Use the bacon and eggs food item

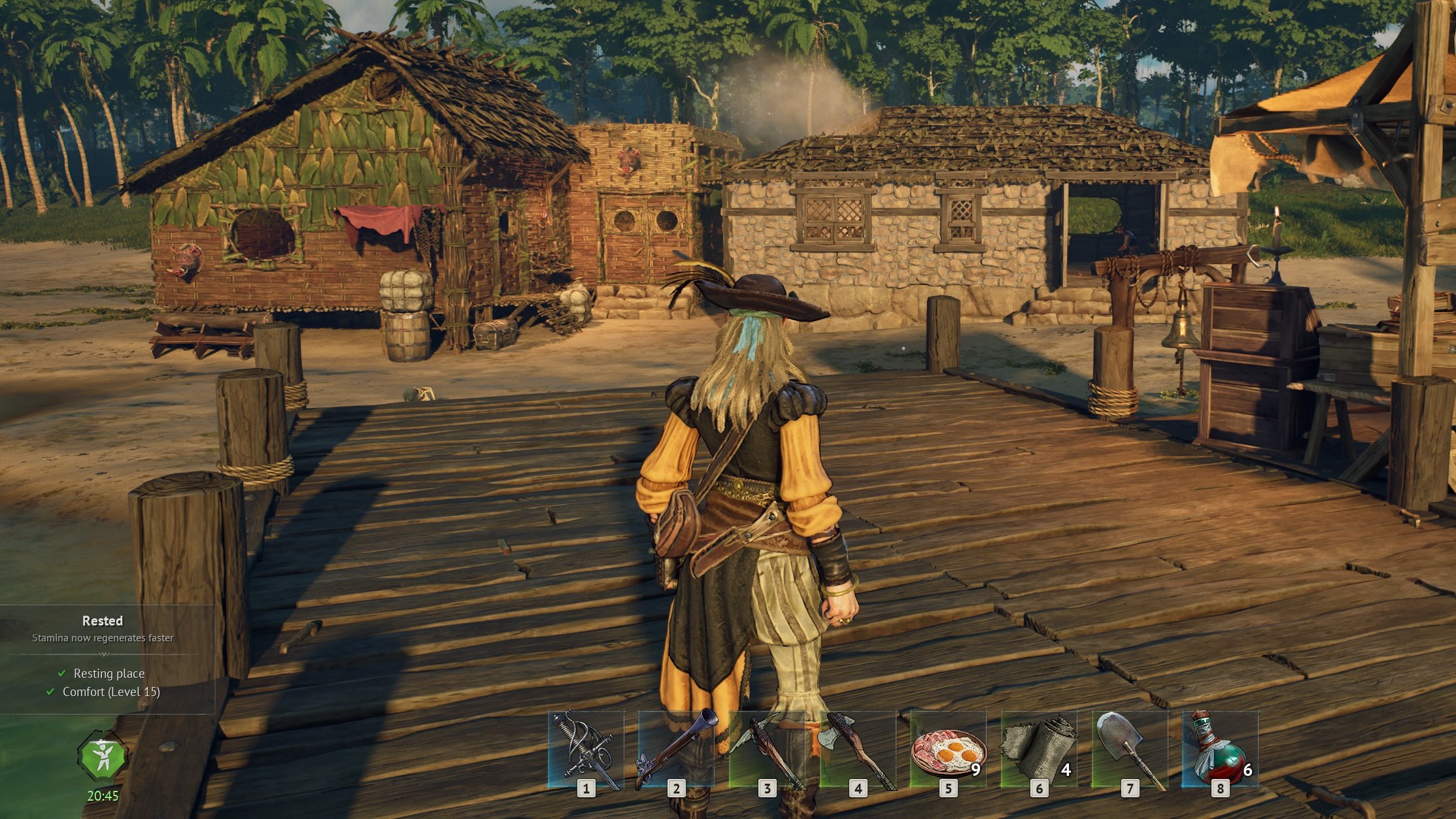click(948, 750)
